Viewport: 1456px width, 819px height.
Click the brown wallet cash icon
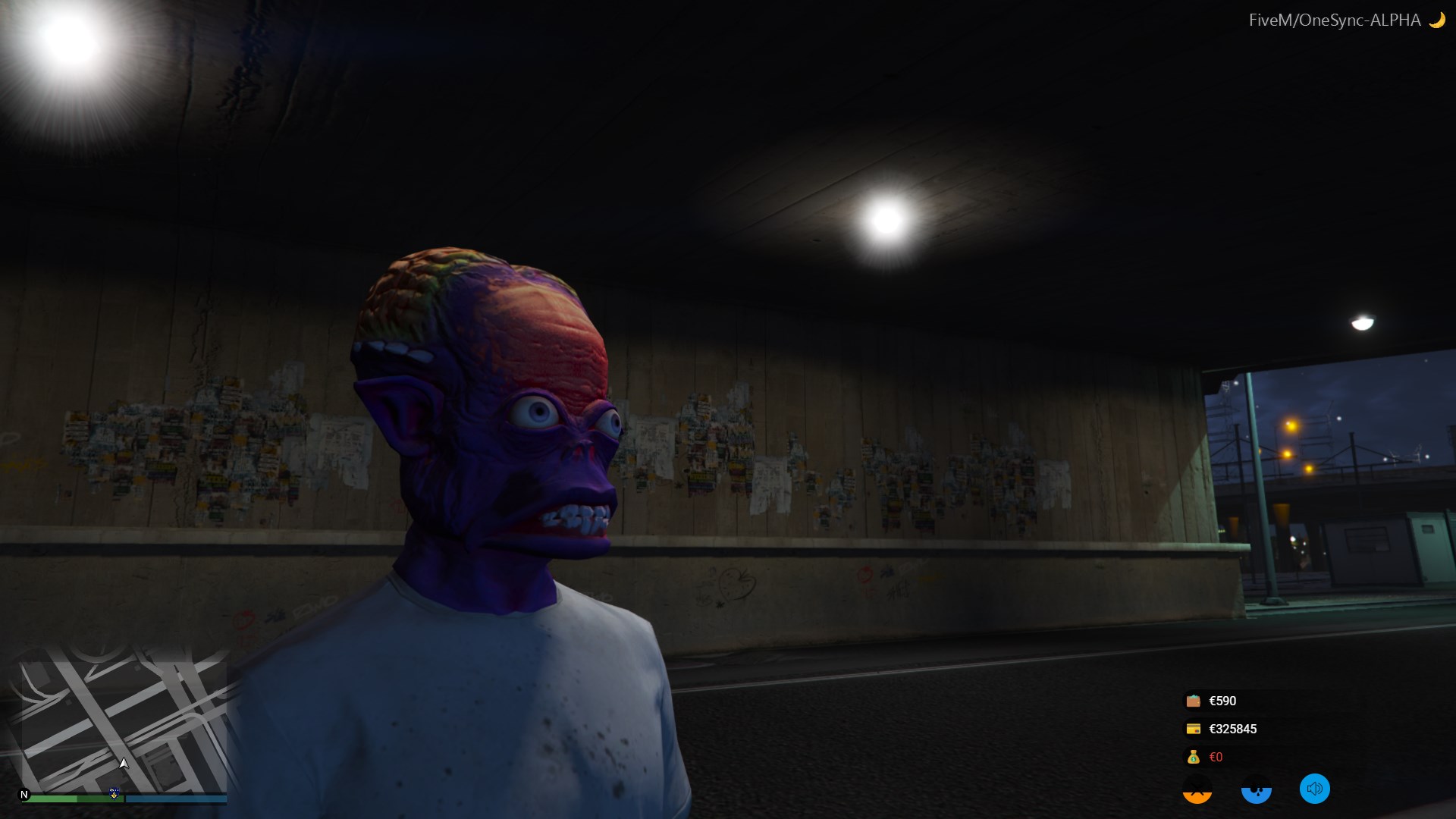tap(1193, 701)
